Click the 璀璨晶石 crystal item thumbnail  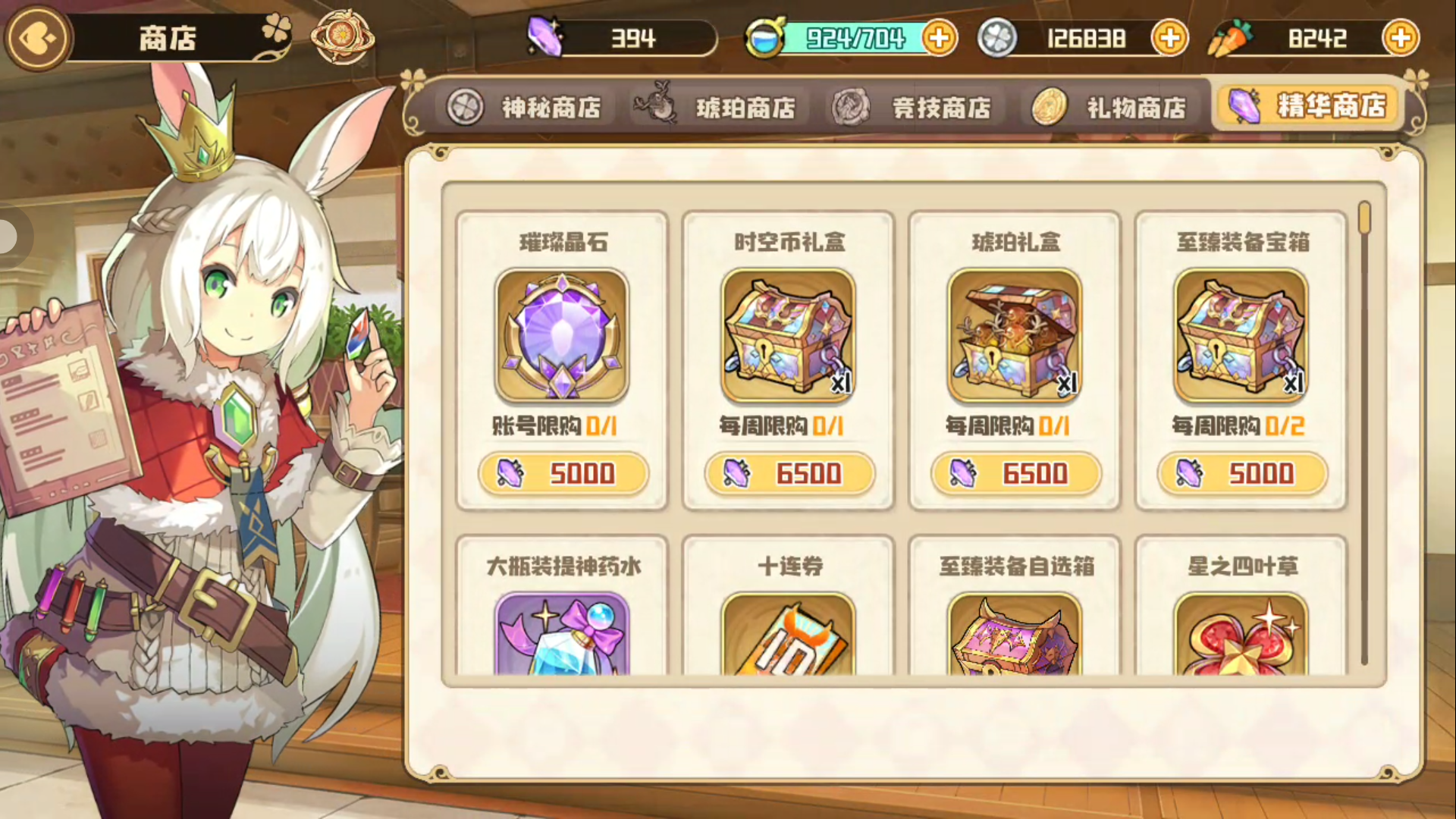pyautogui.click(x=562, y=336)
